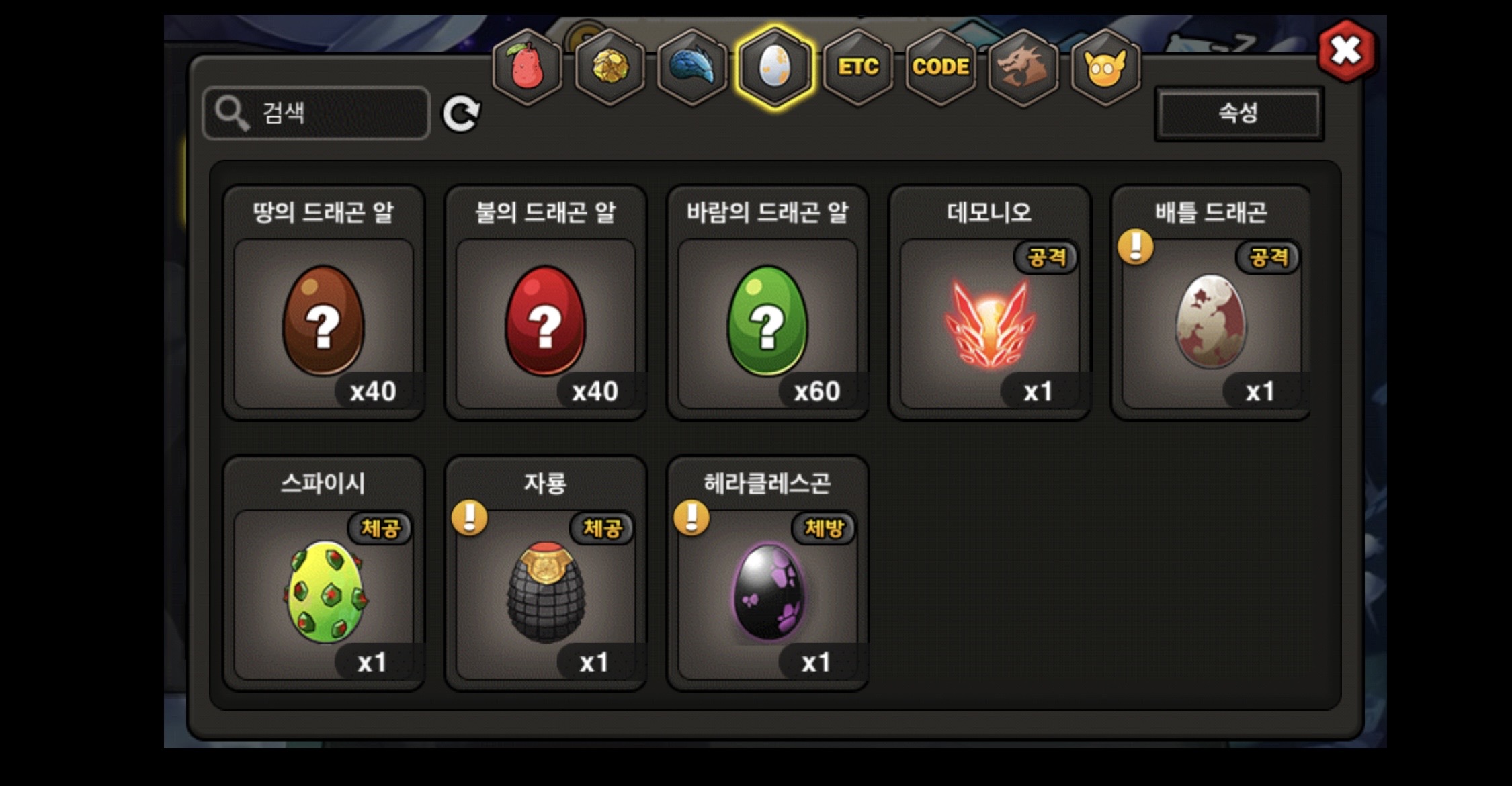Select the 헤라클레스곤 black egg
Viewport: 1512px width, 786px height.
click(767, 593)
